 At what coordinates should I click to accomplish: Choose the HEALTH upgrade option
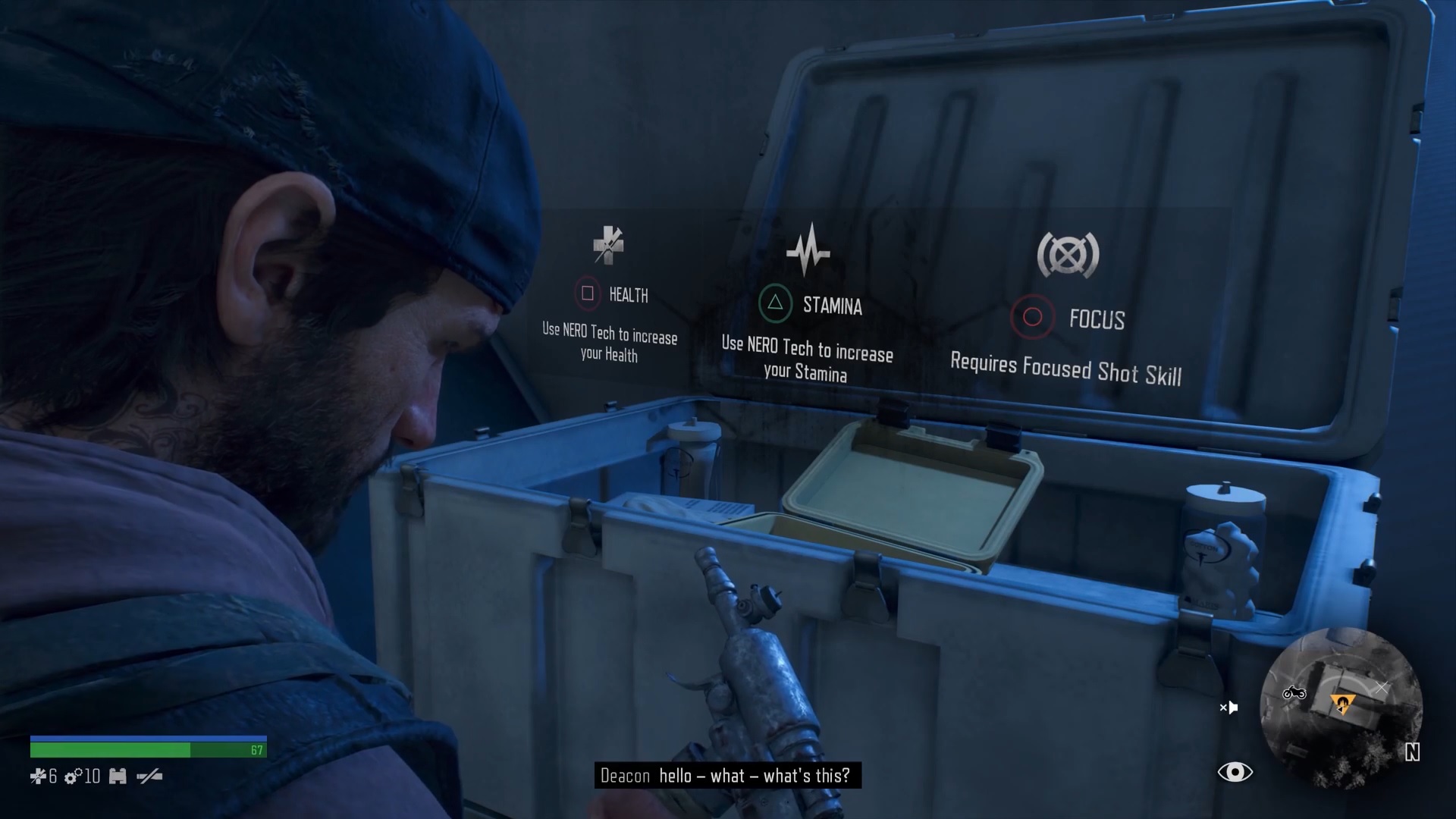pos(628,295)
